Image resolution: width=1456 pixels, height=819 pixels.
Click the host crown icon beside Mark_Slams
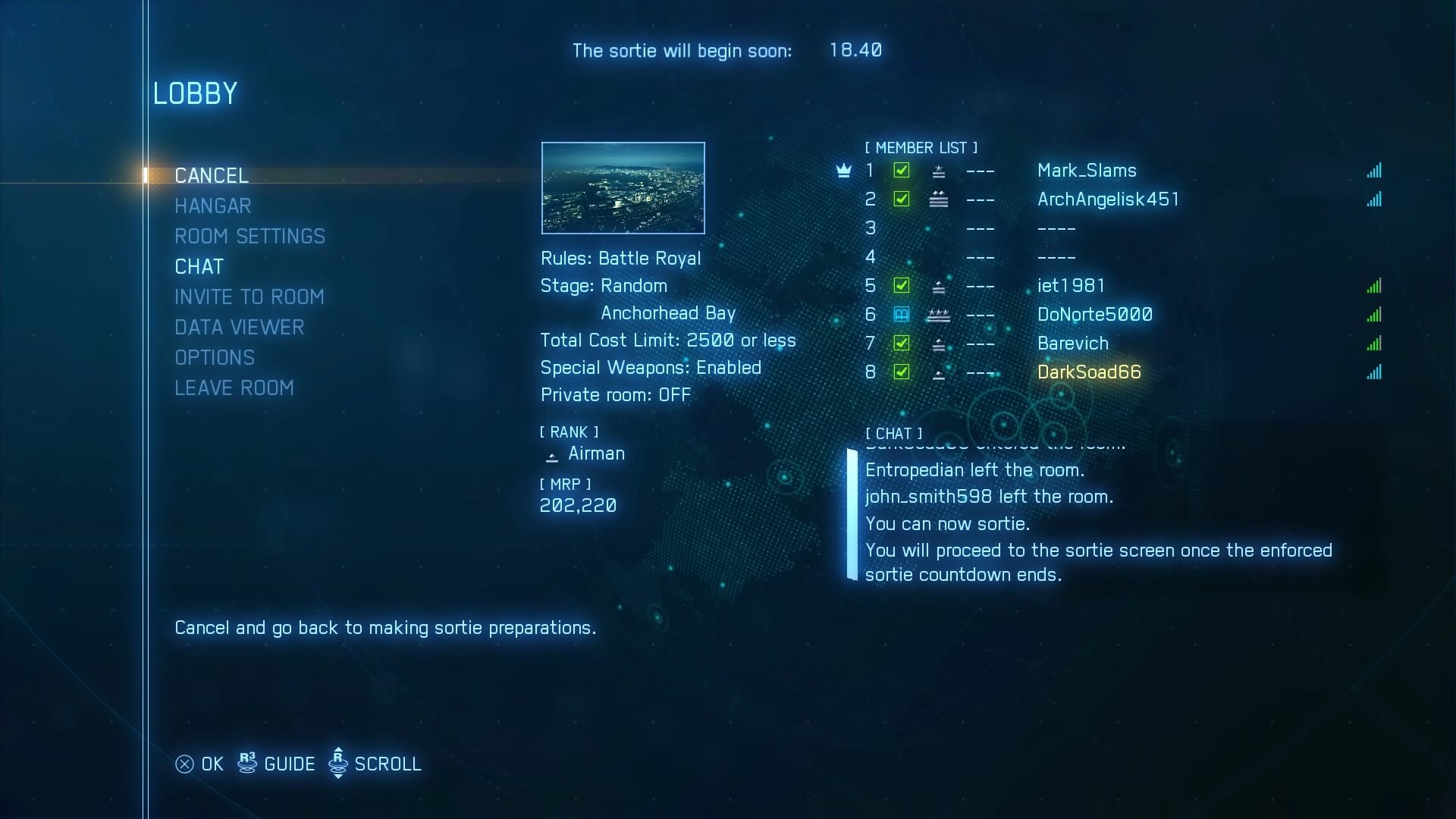[844, 171]
